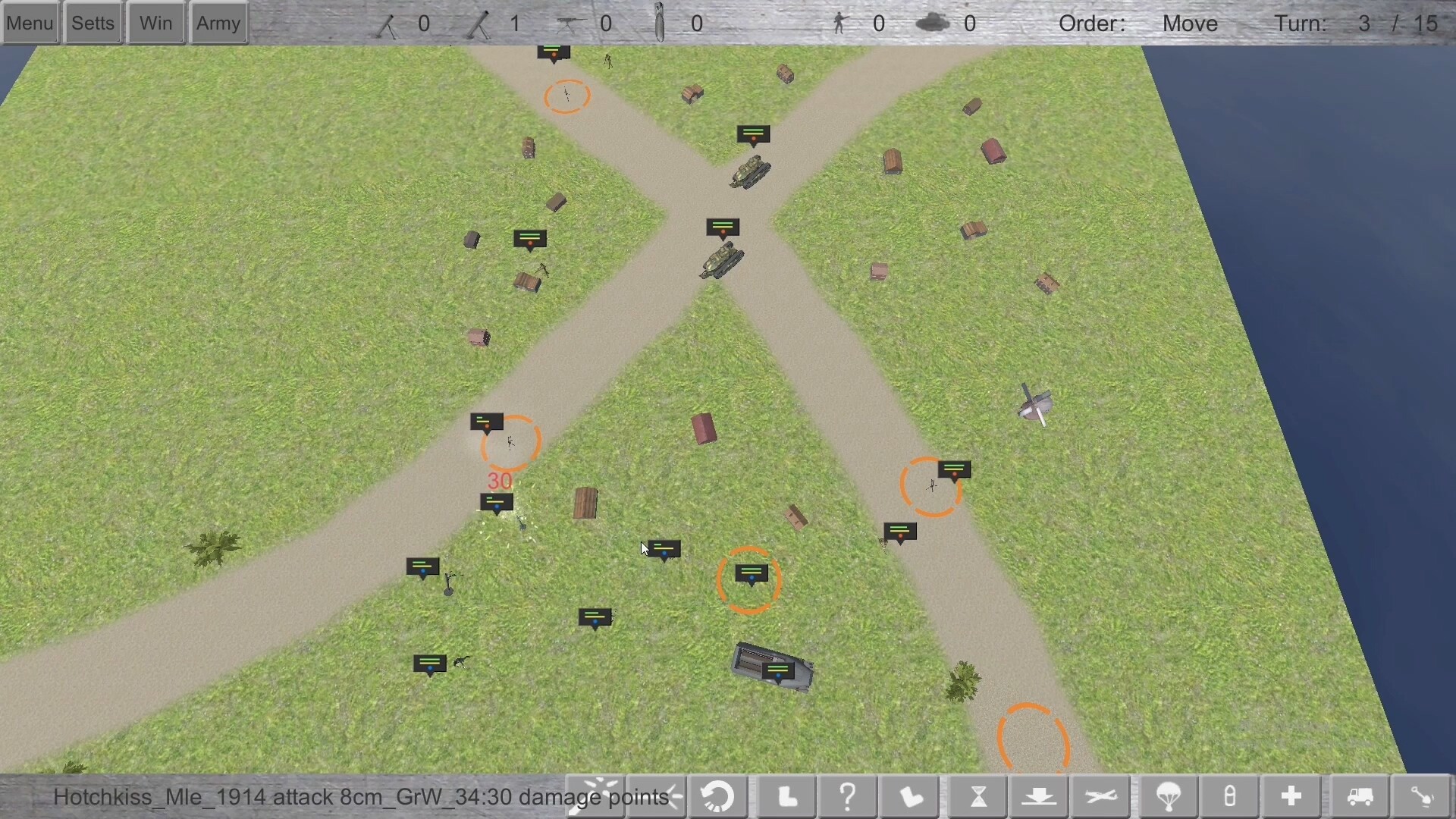The width and height of the screenshot is (1456, 819).
Task: Open the help question mark icon
Action: [x=848, y=796]
